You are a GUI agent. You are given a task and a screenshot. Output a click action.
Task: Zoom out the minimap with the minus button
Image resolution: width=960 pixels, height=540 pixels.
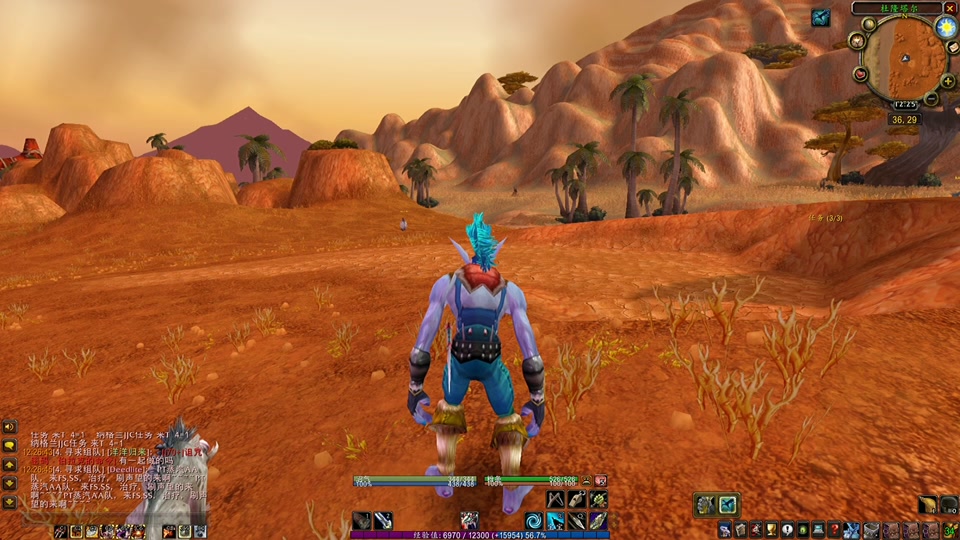932,98
